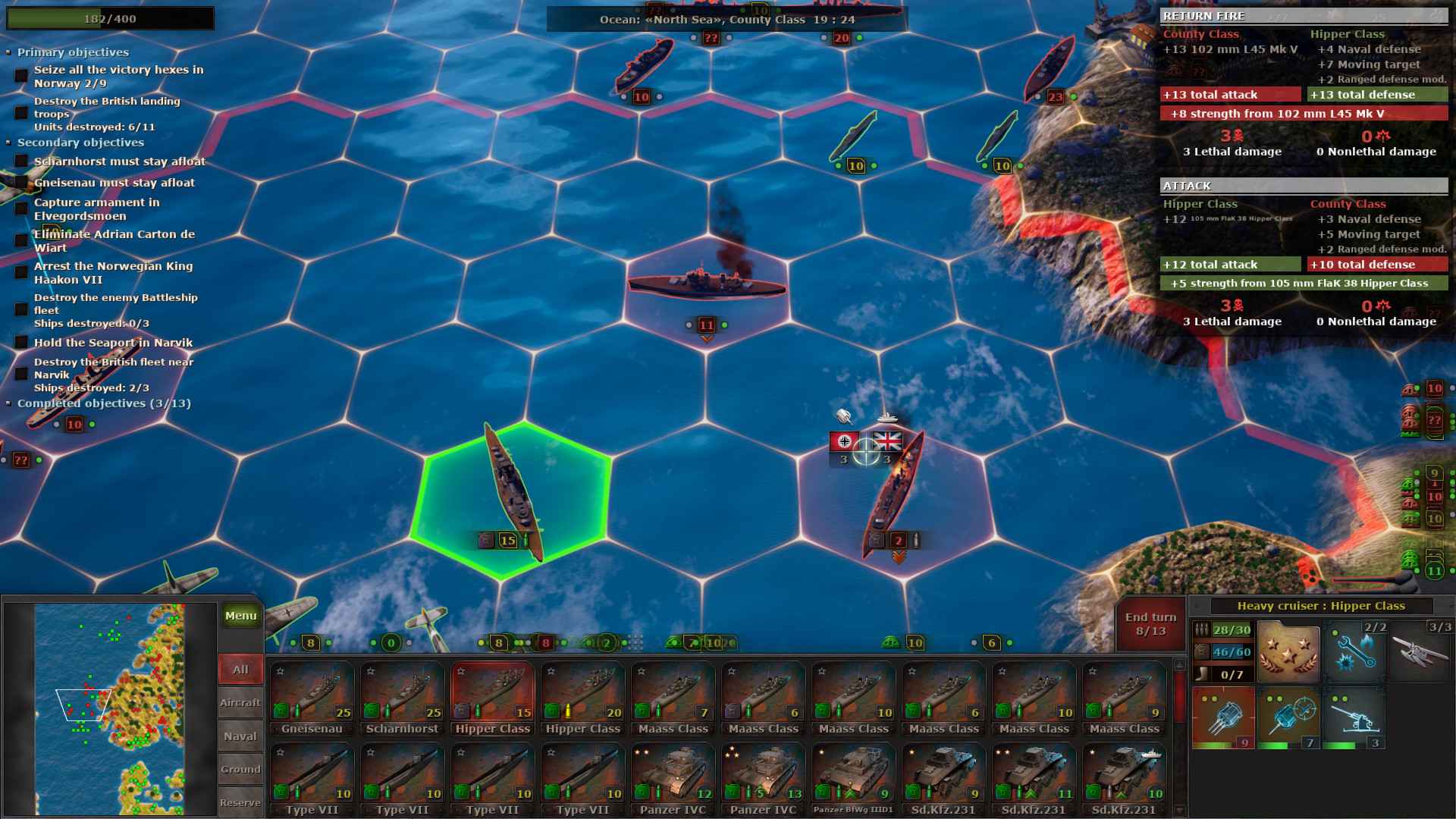Collapse the Primary objectives section
Screen dimensions: 1456x819
[9, 52]
